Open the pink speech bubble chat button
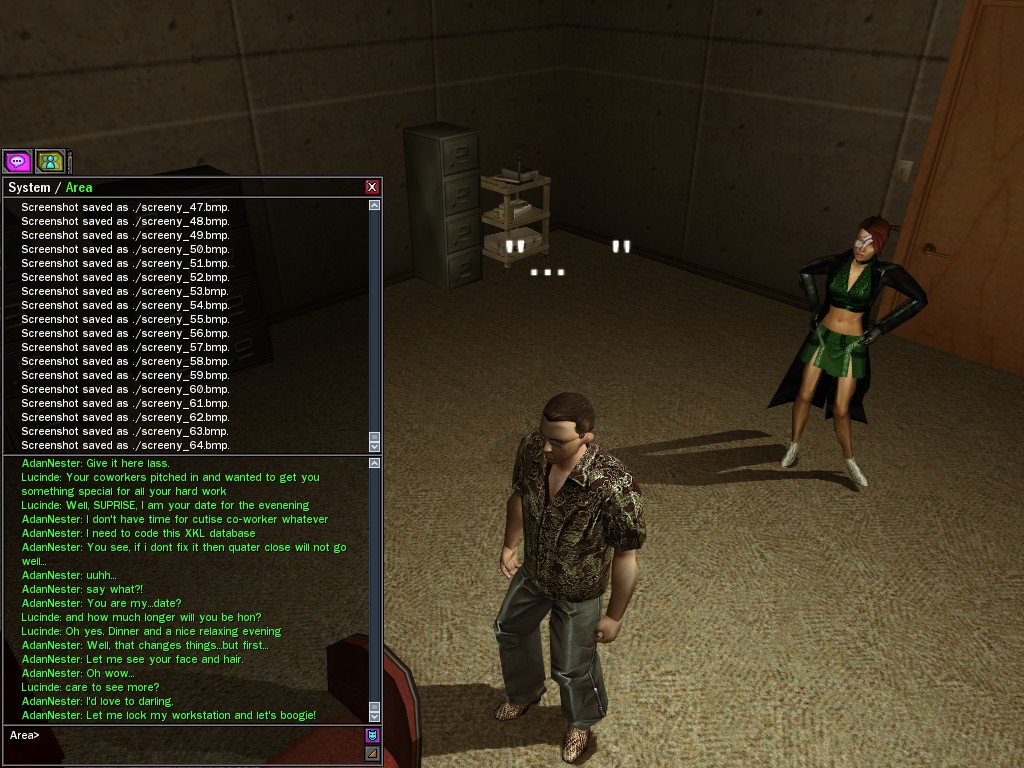Screen dimensions: 1024x768 coord(17,161)
